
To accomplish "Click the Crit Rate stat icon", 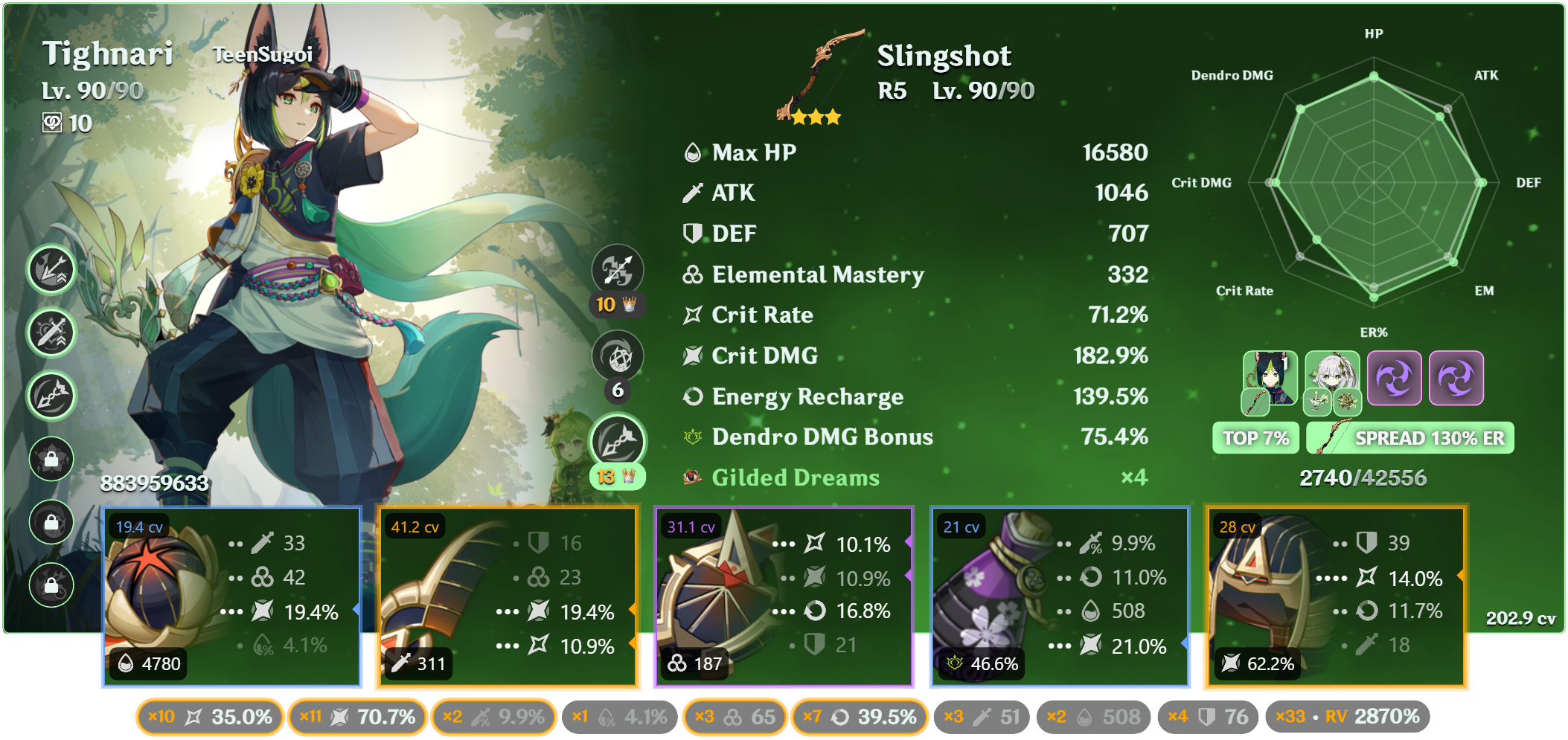I will (x=691, y=315).
